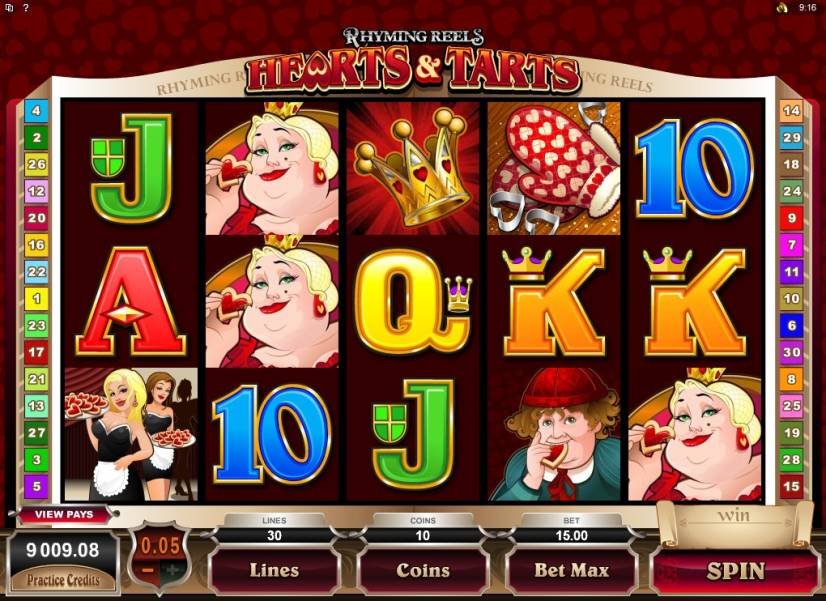Decrease coin value with minus button
Screen dimensions: 826x601
coord(147,569)
